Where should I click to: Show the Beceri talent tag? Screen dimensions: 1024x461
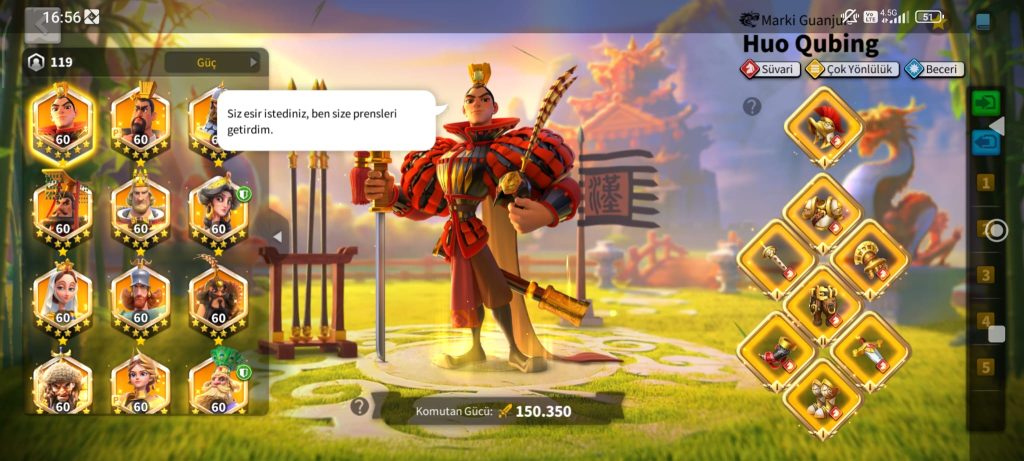[x=934, y=69]
